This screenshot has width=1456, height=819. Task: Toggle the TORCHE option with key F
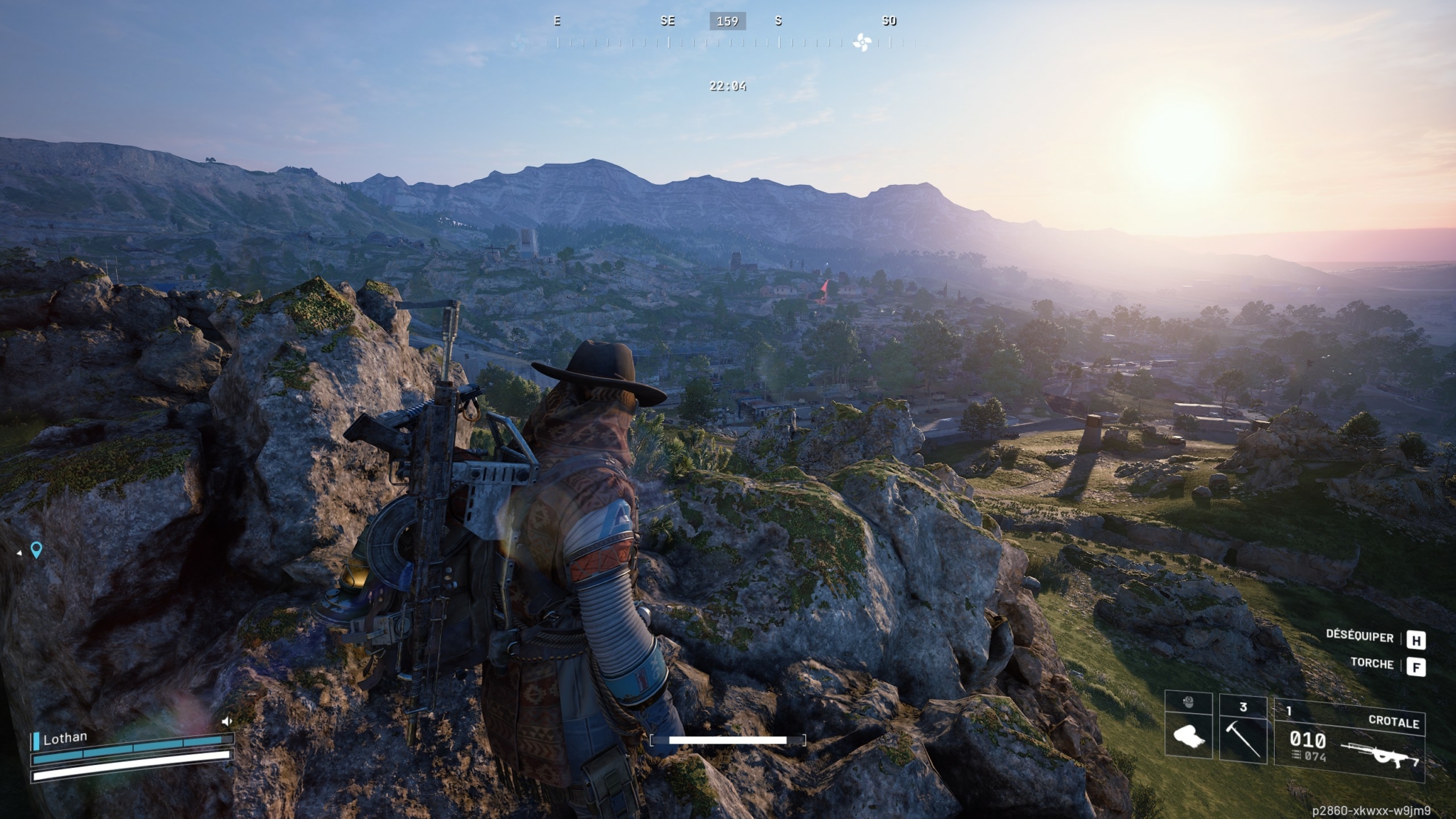pyautogui.click(x=1415, y=665)
